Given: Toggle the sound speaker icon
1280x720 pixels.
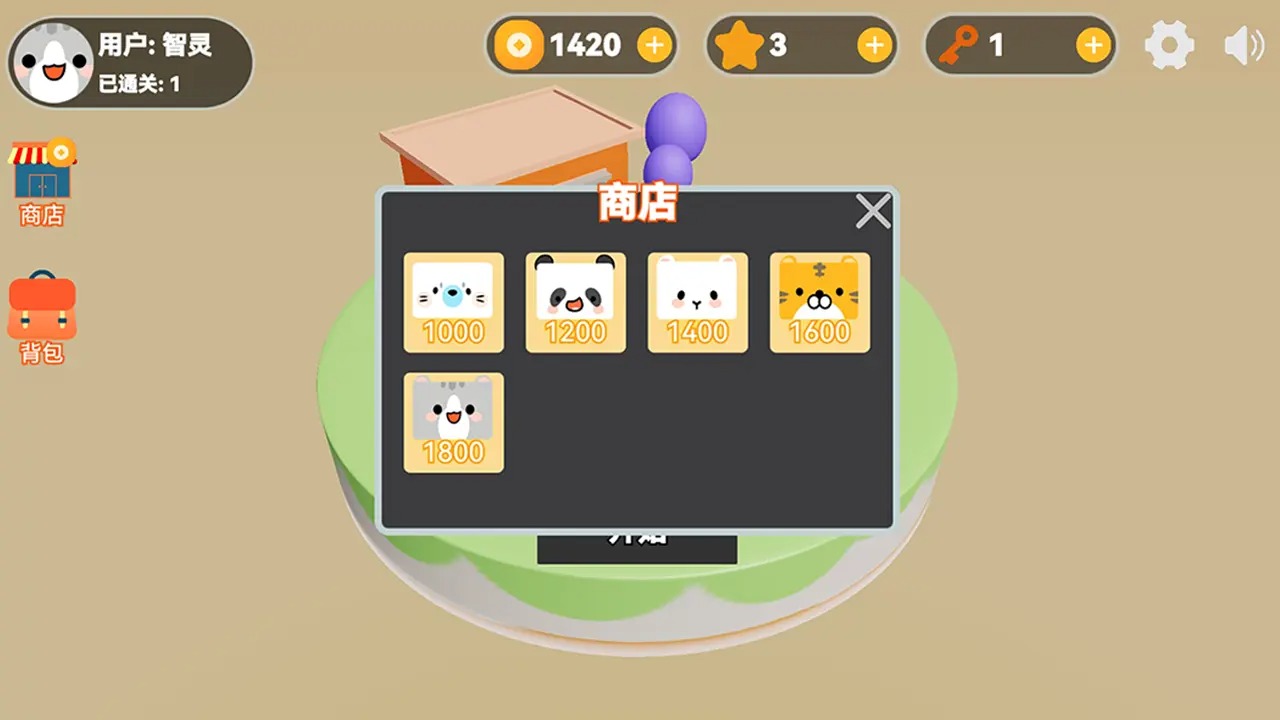Looking at the screenshot, I should 1243,45.
